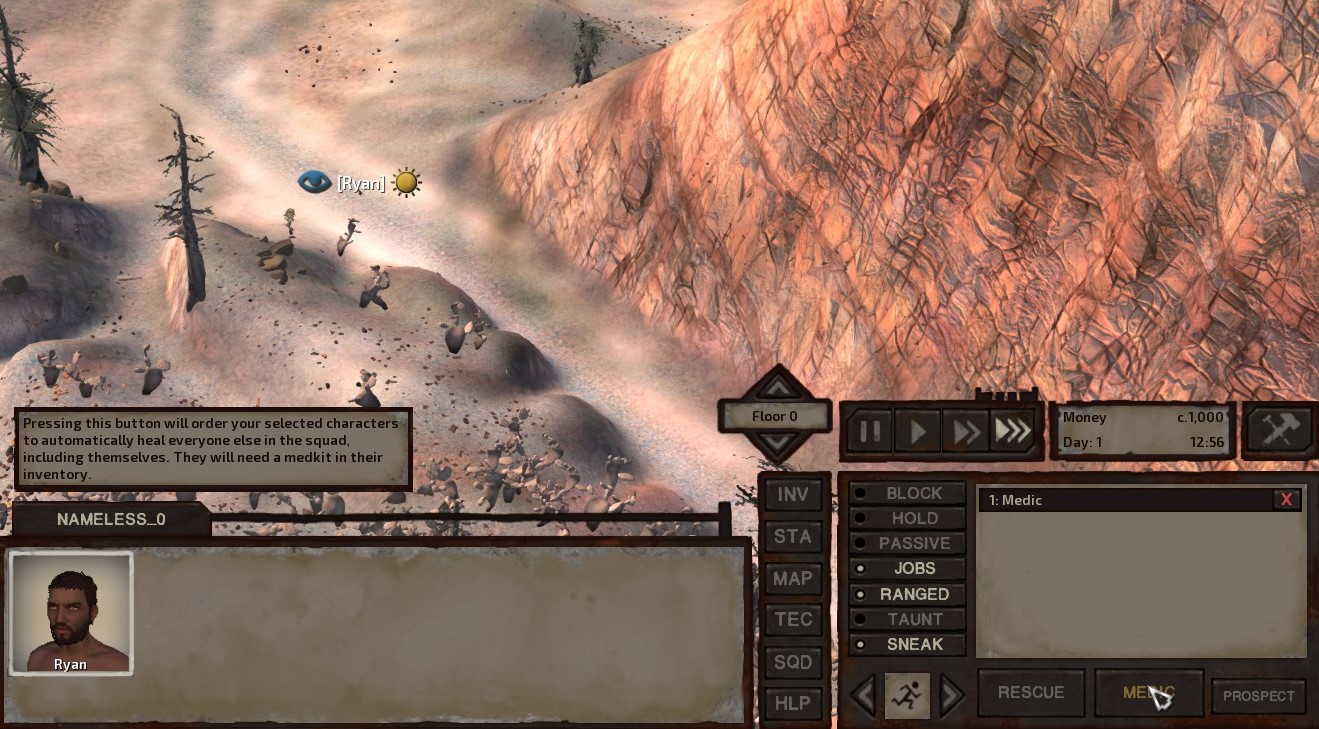Open the squad panel via SQD
Viewport: 1319px width, 729px height.
tap(792, 661)
